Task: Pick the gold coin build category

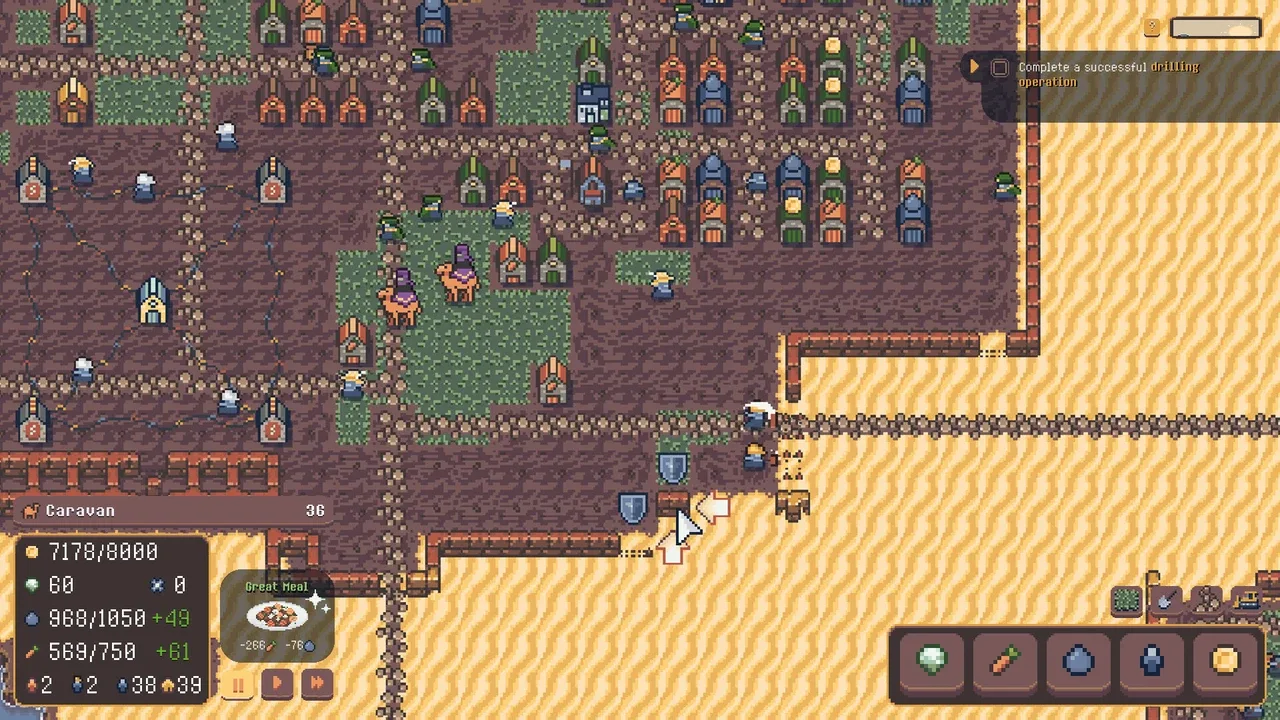Action: click(x=1225, y=662)
